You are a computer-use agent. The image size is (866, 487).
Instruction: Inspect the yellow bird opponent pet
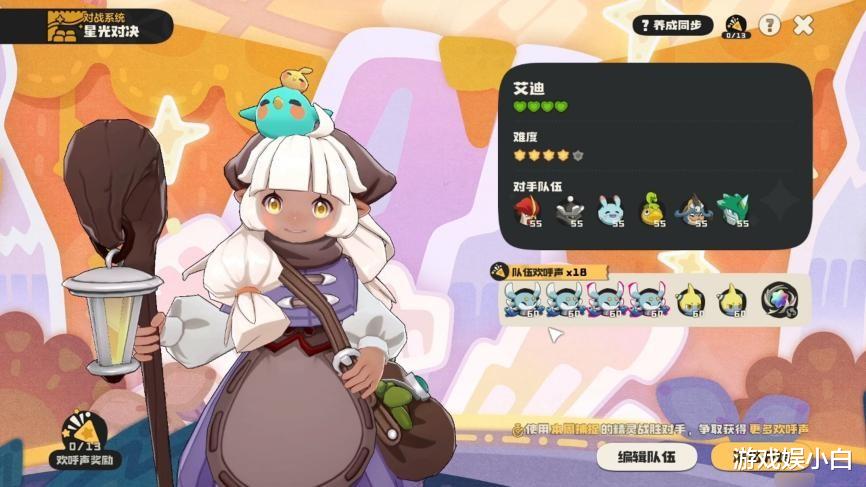pyautogui.click(x=654, y=211)
